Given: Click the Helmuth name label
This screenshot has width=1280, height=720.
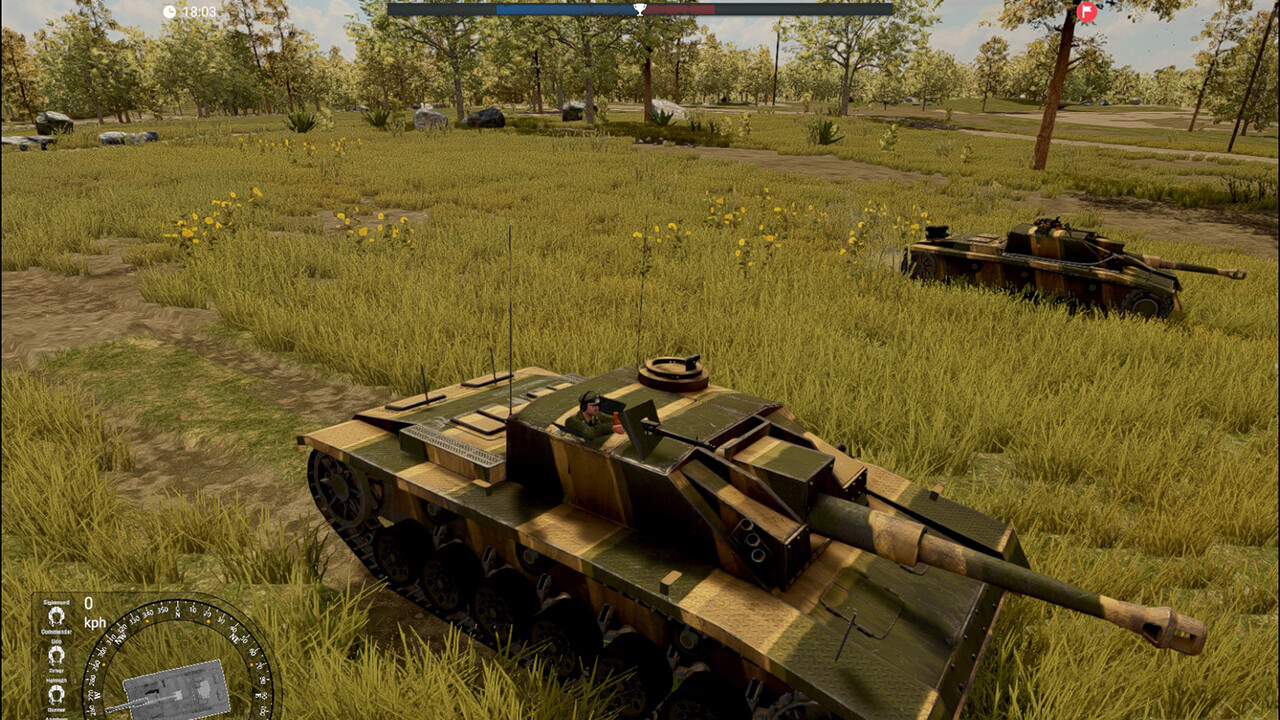Looking at the screenshot, I should [56, 680].
